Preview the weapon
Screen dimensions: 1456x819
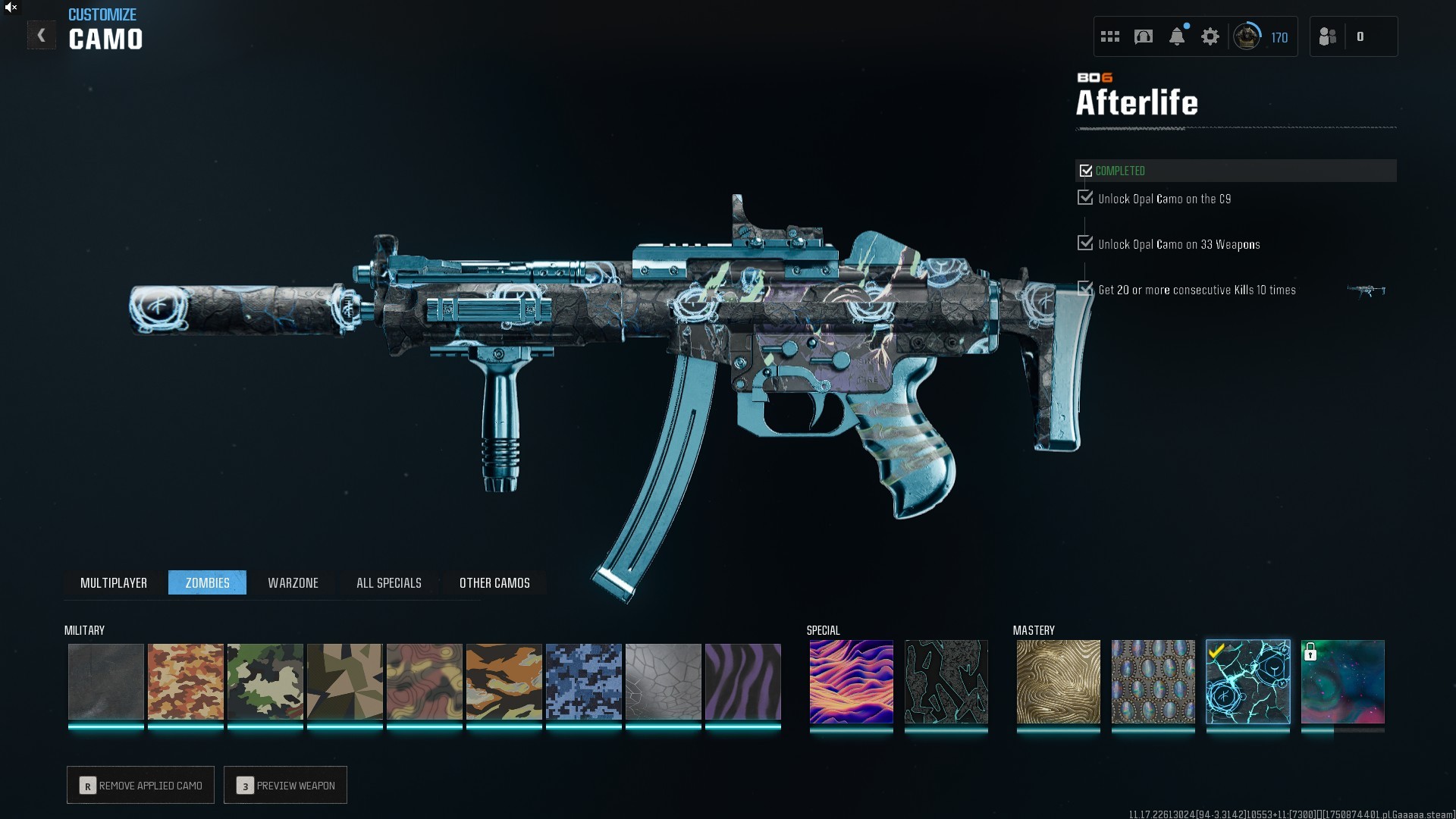click(x=286, y=785)
